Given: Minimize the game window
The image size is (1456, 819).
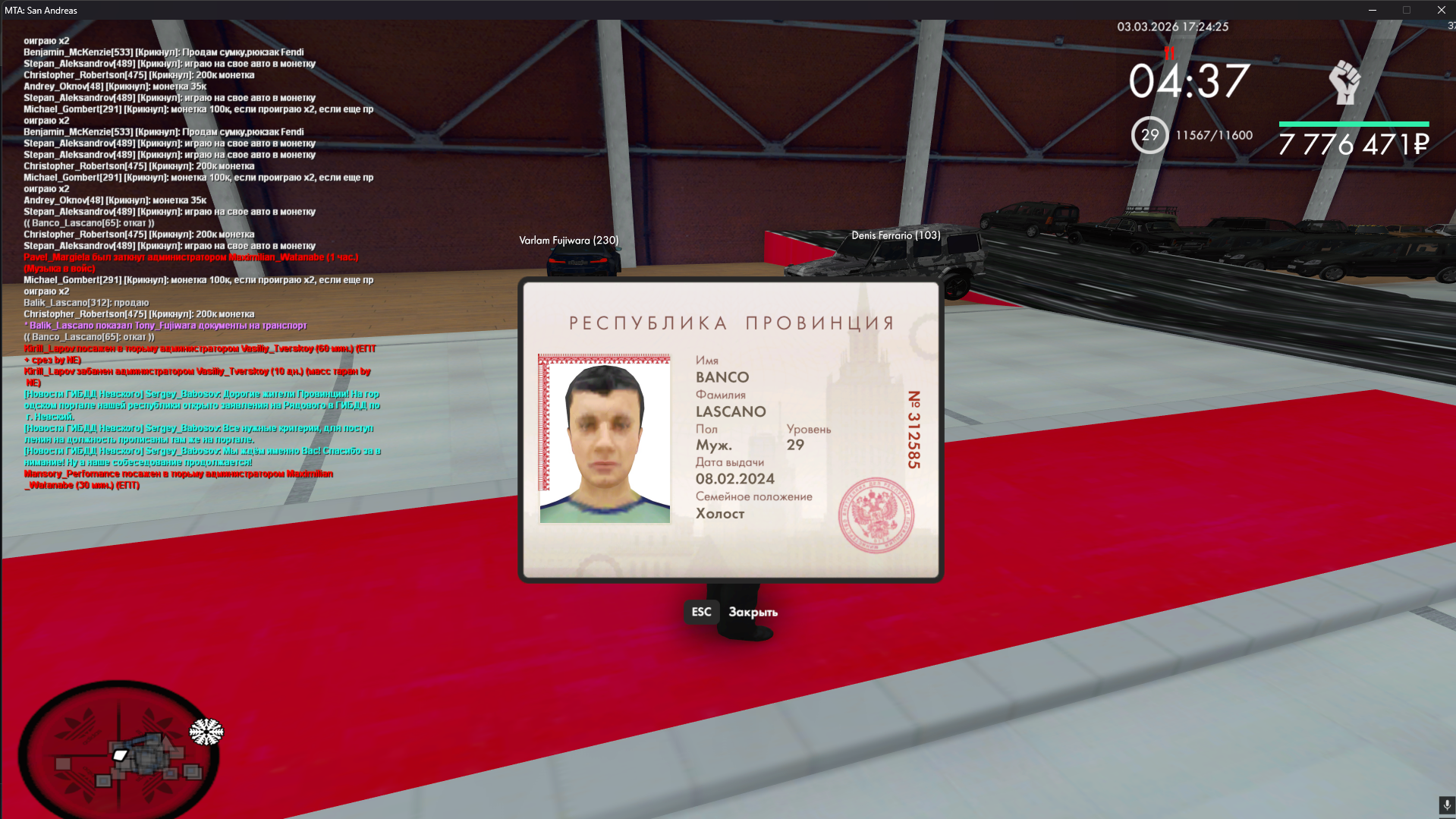Looking at the screenshot, I should (1372, 10).
